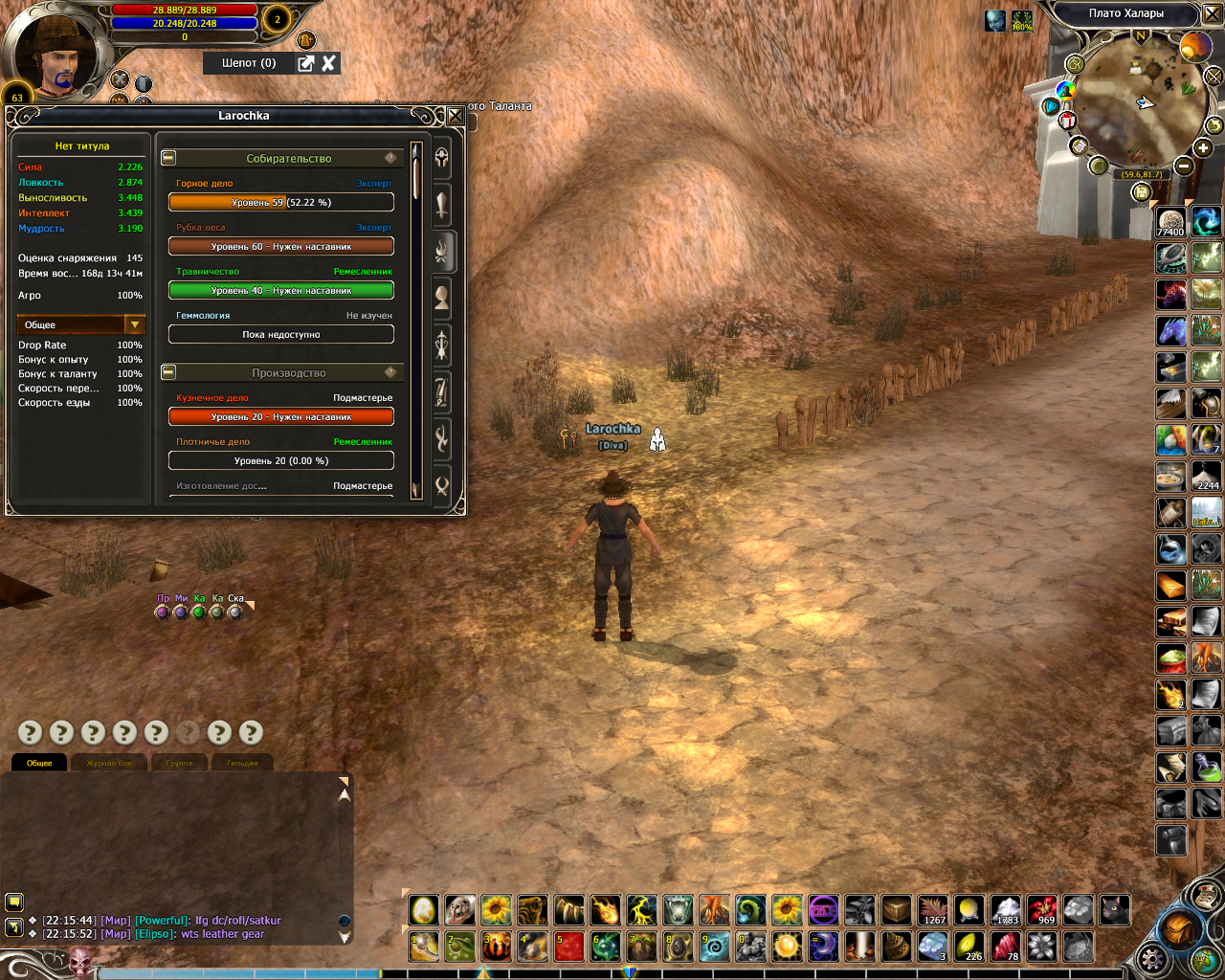Switch chat to Журнал боя tab

point(110,763)
